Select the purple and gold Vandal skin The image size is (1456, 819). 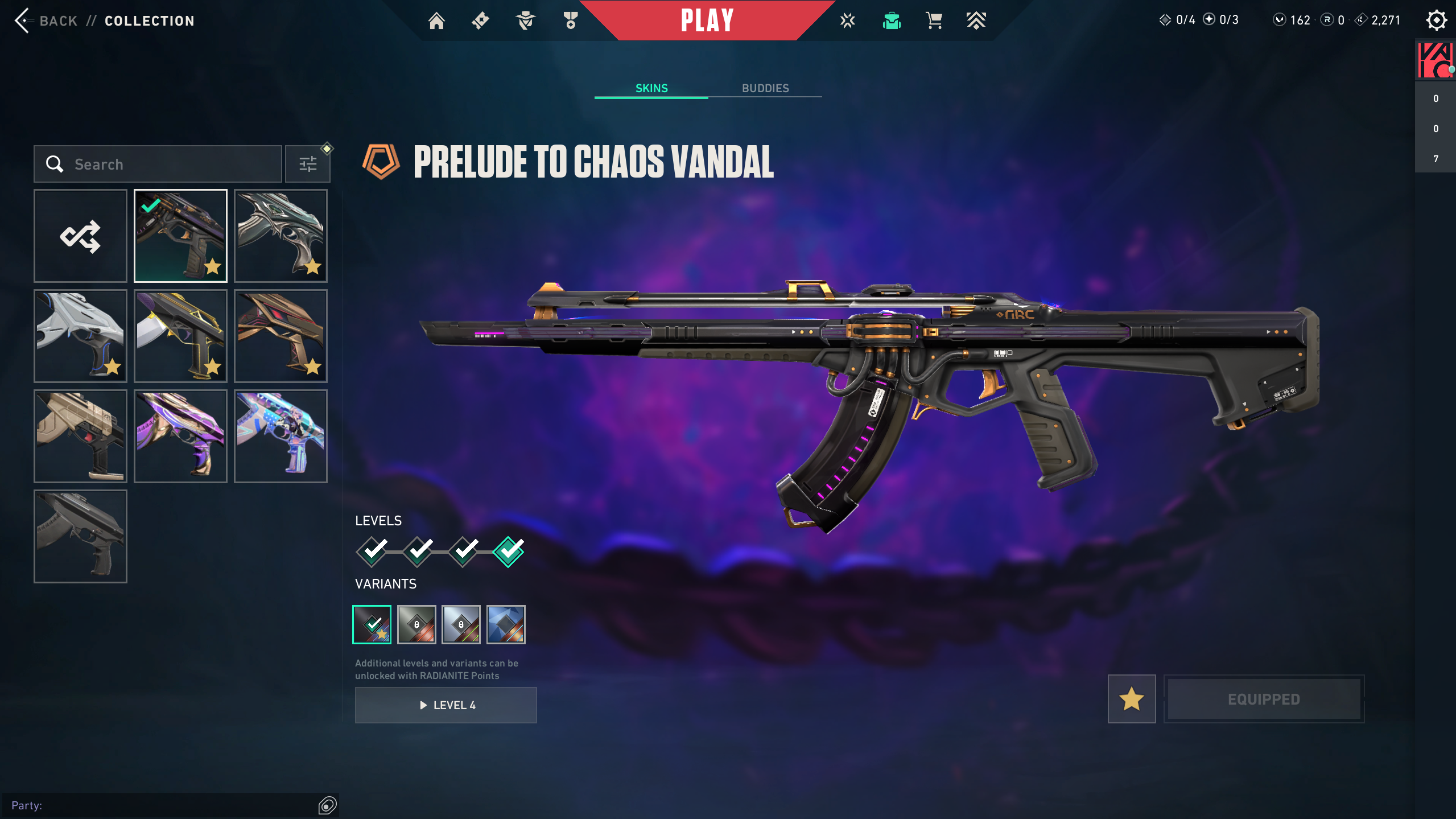tap(180, 437)
